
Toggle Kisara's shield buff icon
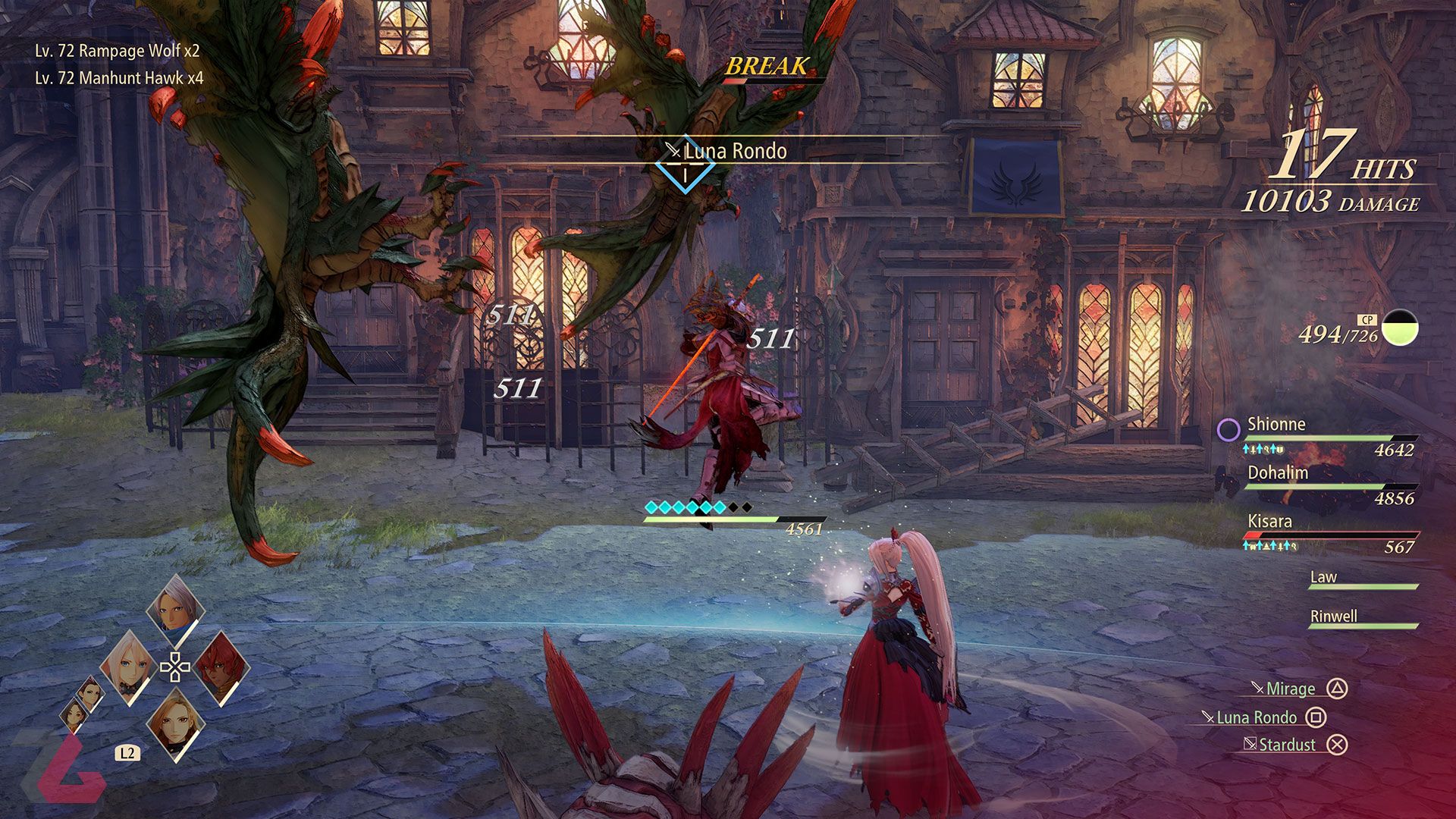point(1254,545)
